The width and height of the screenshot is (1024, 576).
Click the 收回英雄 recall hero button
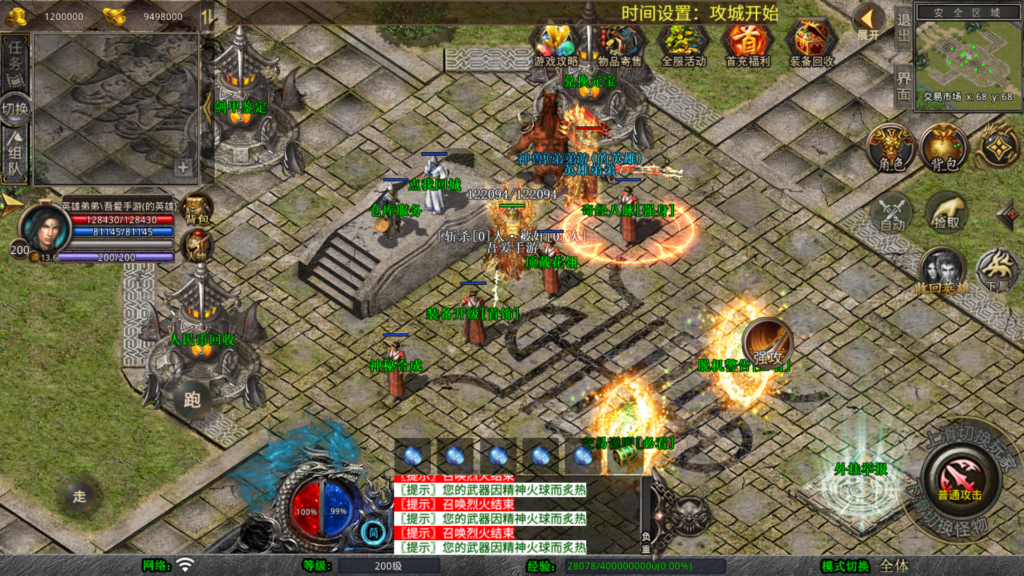(x=943, y=272)
